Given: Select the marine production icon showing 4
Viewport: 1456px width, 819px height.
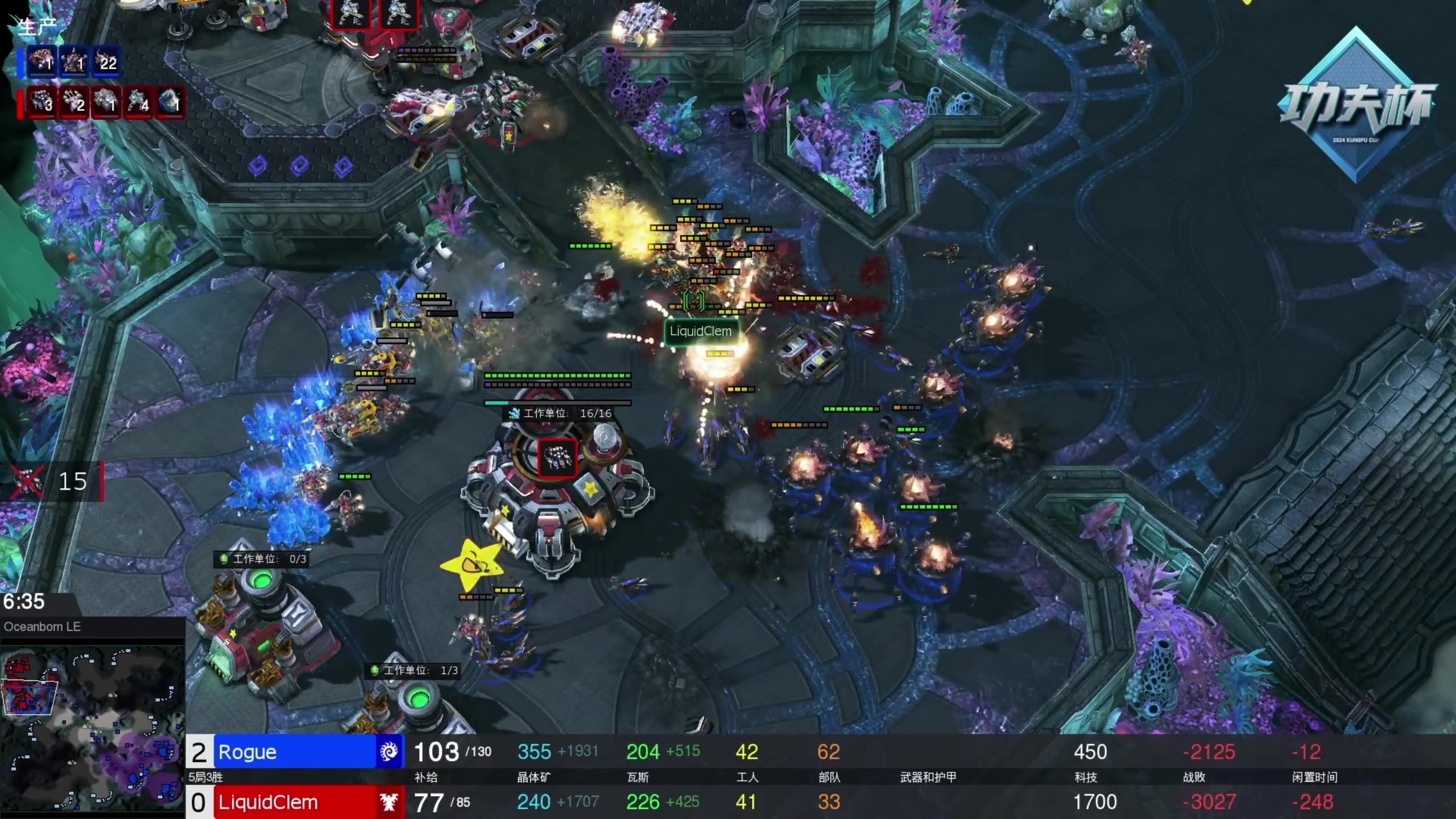Looking at the screenshot, I should 138,103.
